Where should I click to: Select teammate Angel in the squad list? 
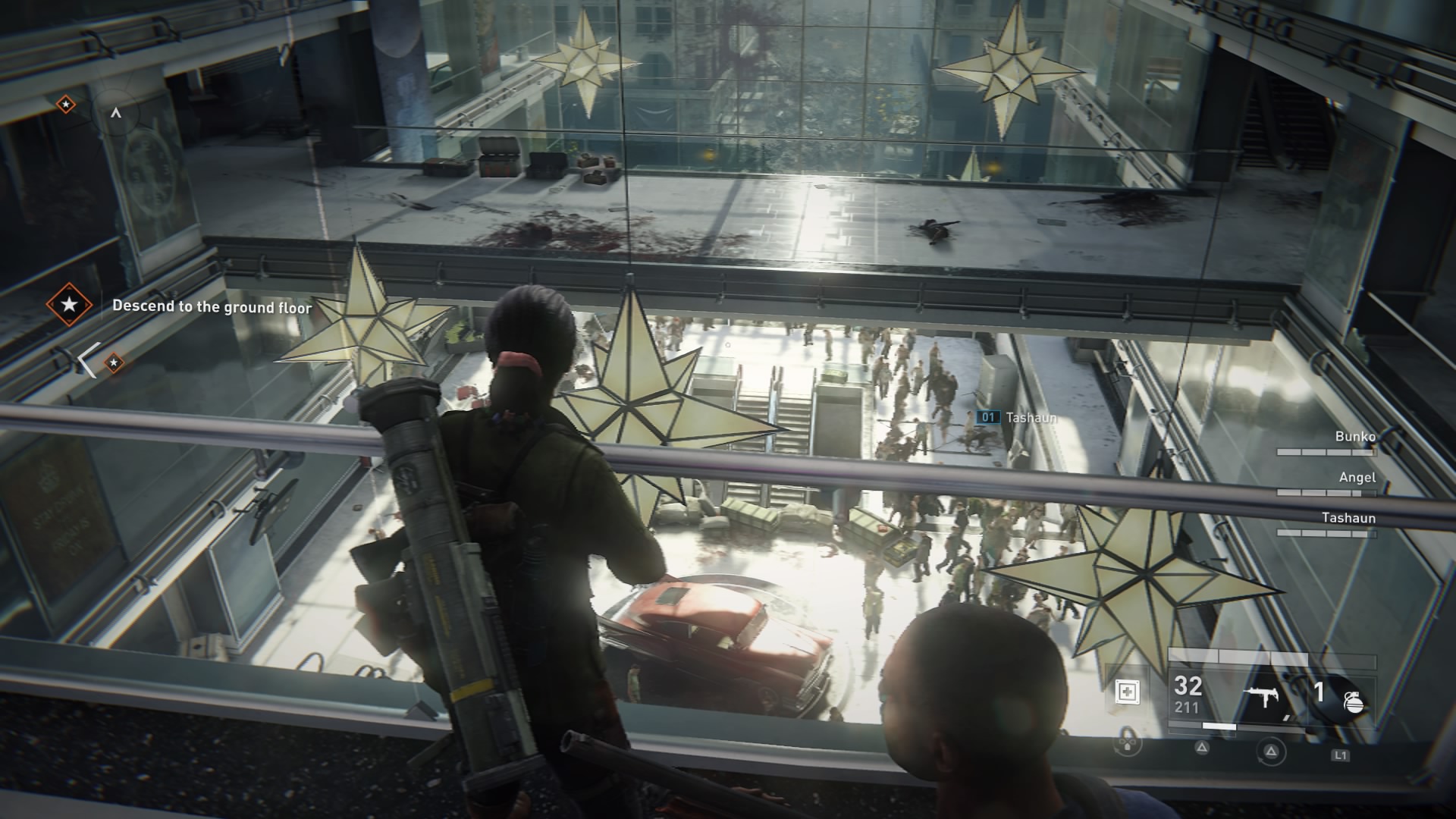click(x=1357, y=478)
